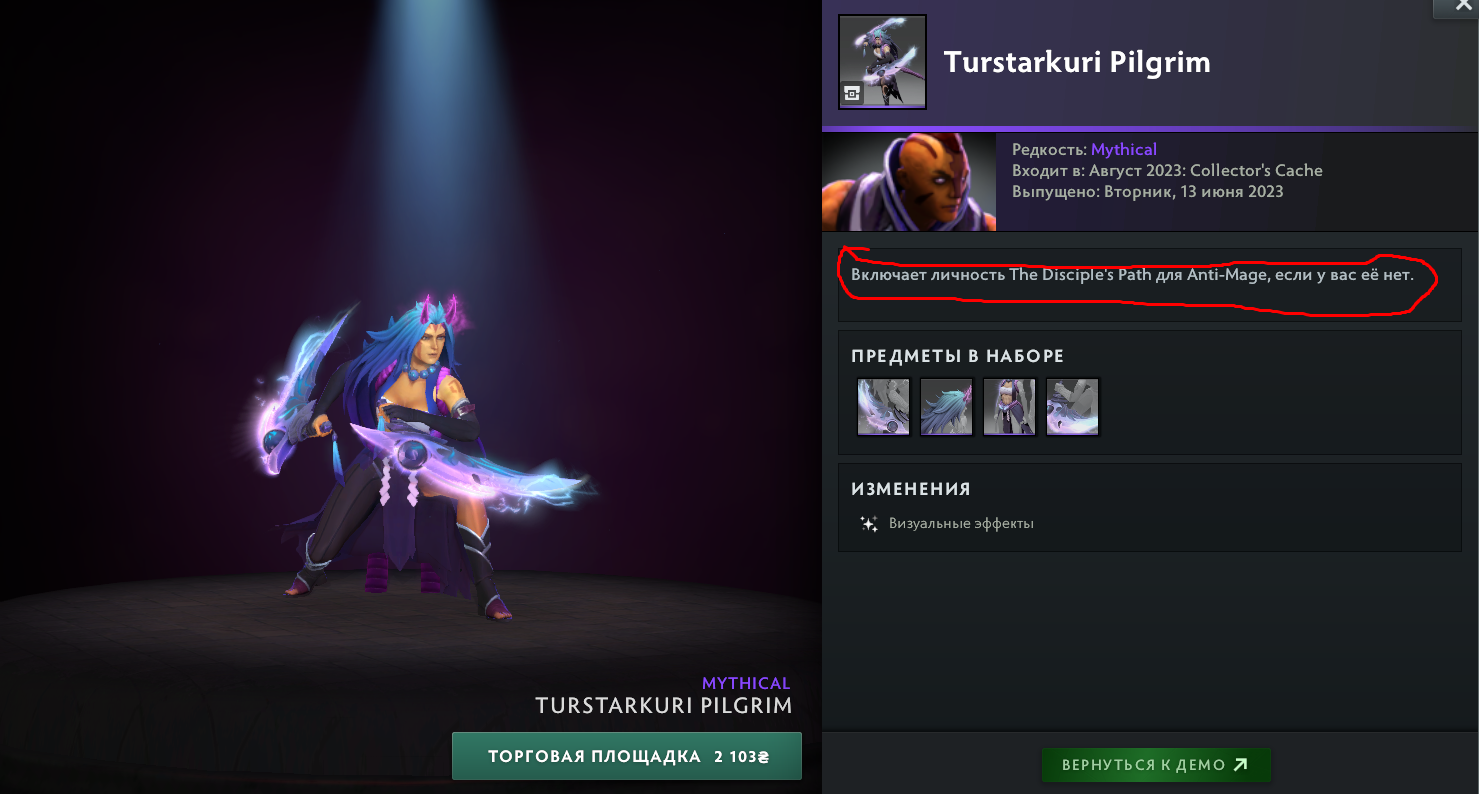This screenshot has width=1479, height=794.
Task: Click the Turstarkuri Pilgrim title header
Action: 1077,61
